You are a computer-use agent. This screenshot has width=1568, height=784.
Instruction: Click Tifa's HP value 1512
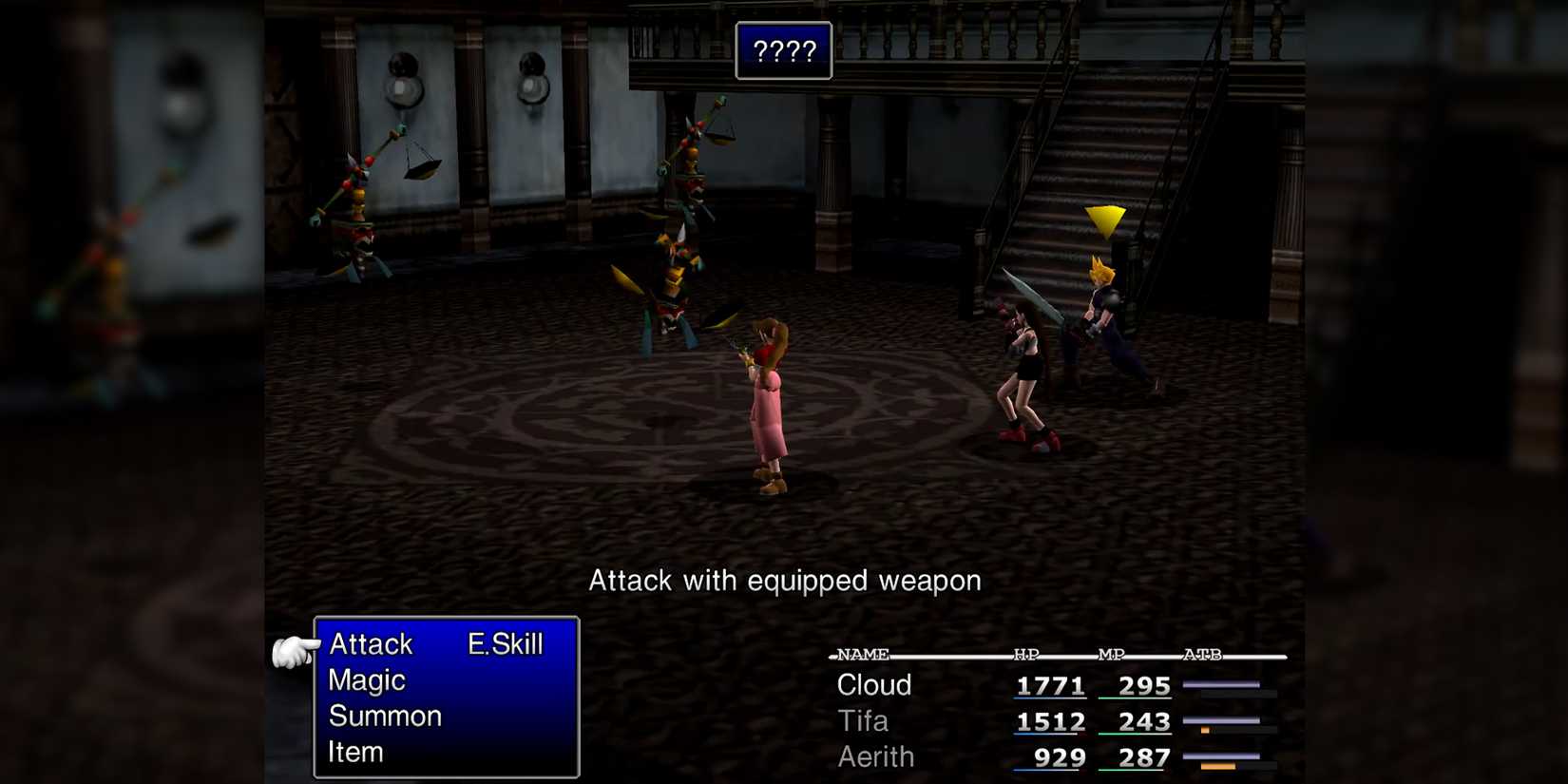pyautogui.click(x=1049, y=721)
